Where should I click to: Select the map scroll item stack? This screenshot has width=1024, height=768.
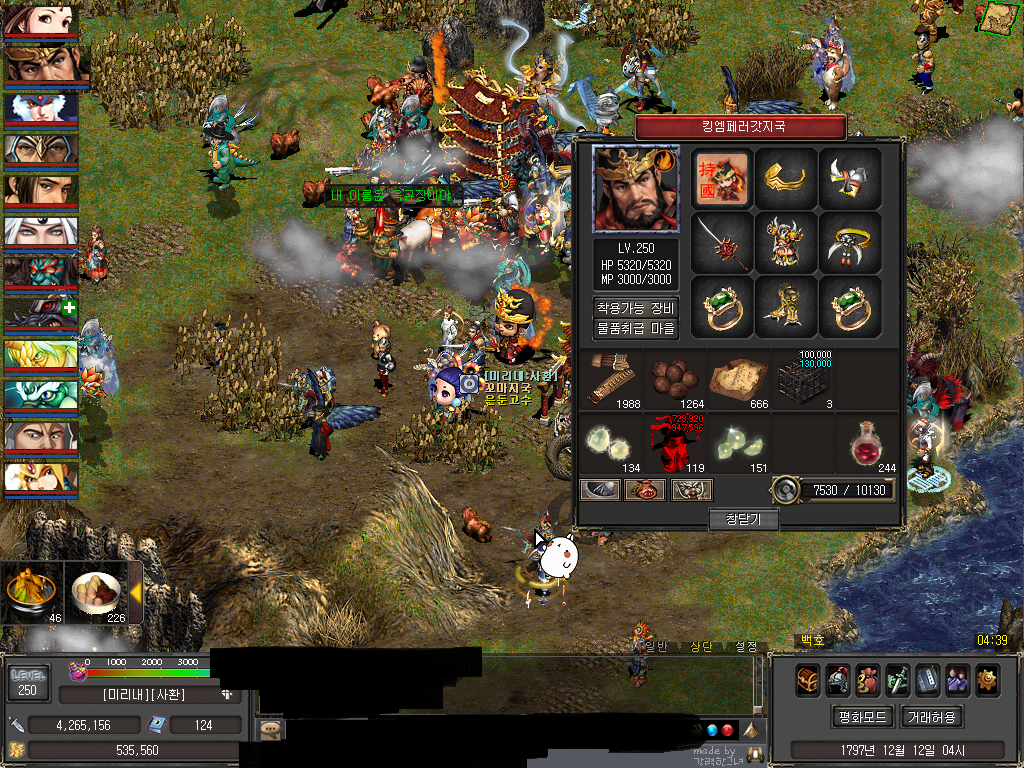pos(738,379)
